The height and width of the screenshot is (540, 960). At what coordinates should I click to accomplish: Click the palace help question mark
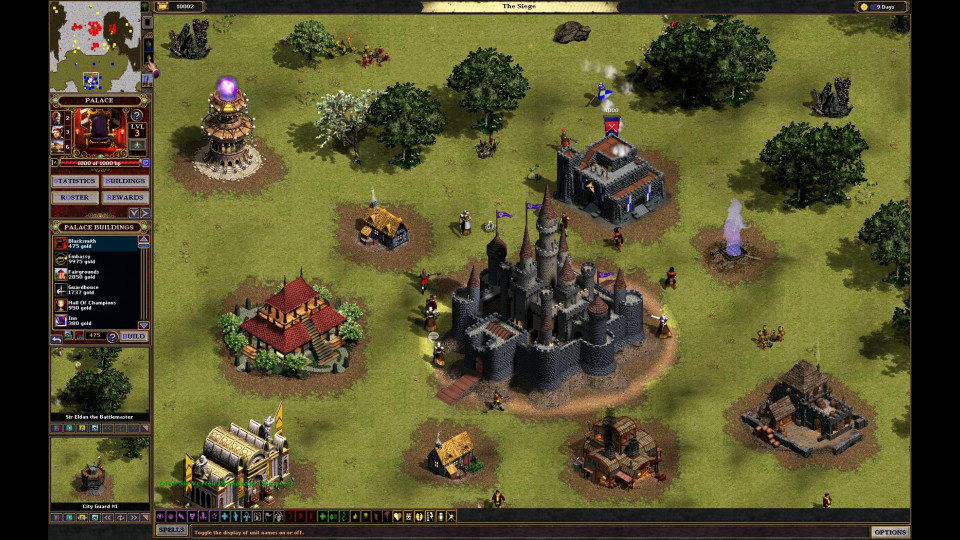[138, 115]
